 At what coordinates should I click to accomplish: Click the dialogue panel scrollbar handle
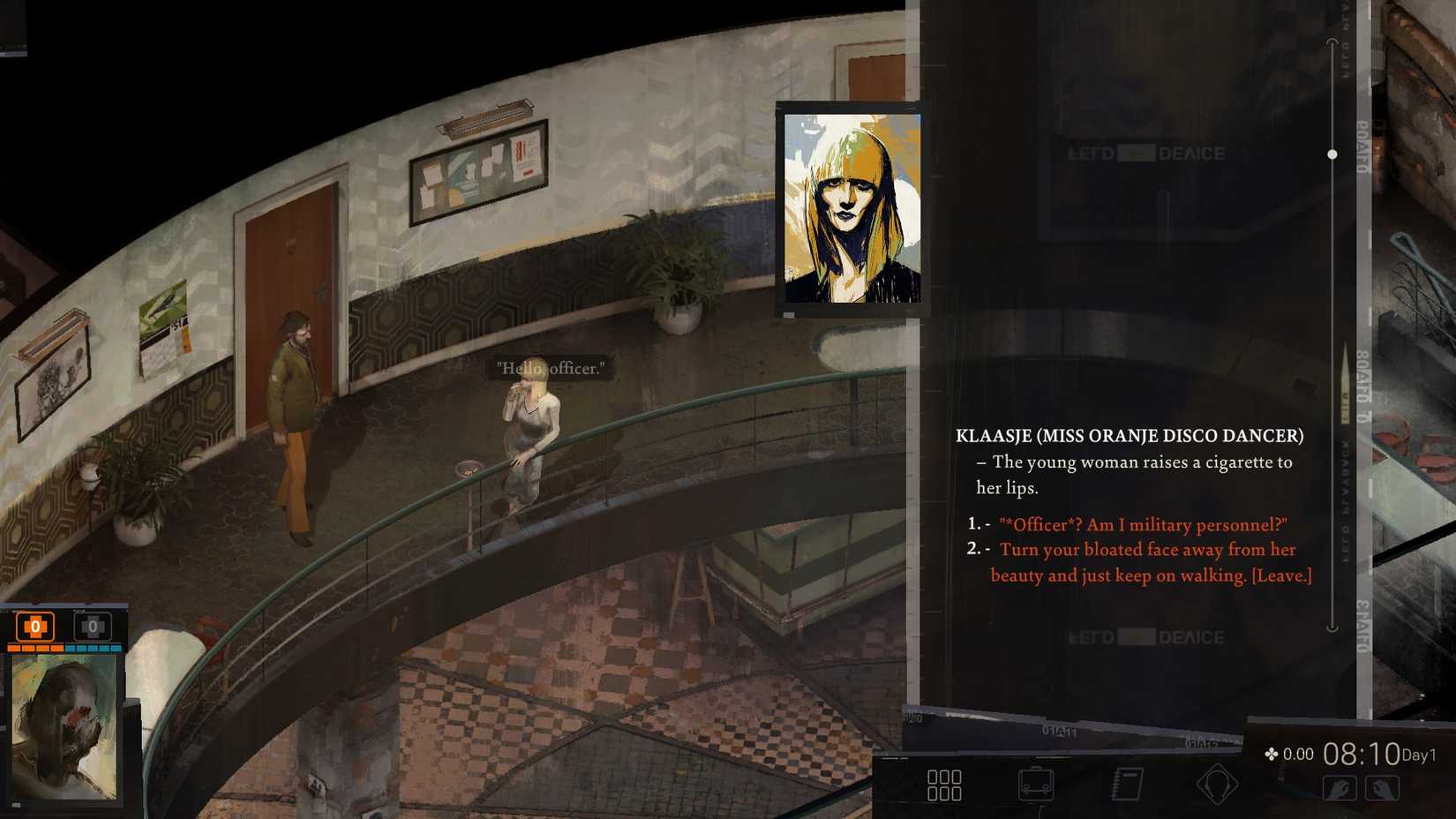coord(1331,154)
